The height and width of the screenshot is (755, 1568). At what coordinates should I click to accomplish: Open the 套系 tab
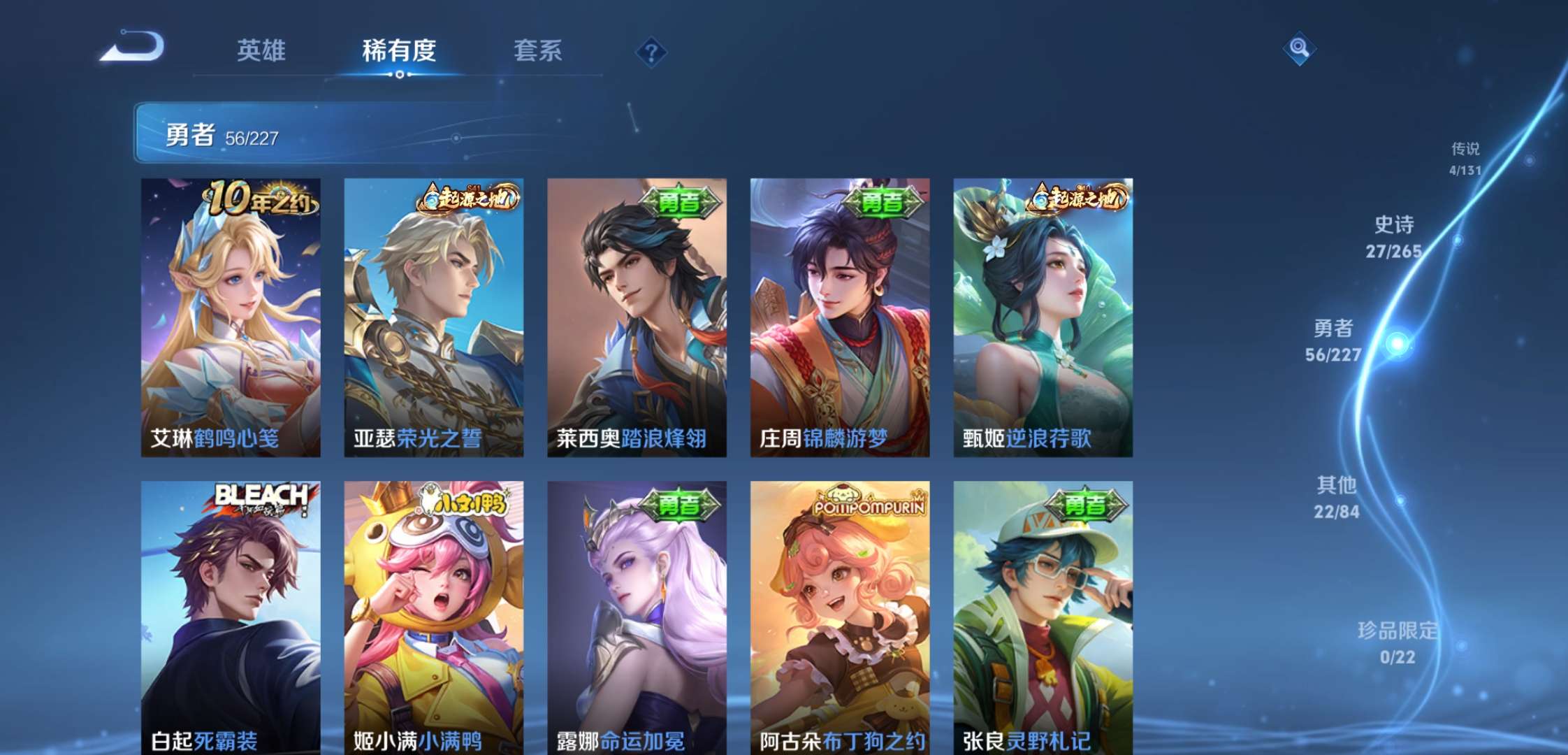(538, 51)
